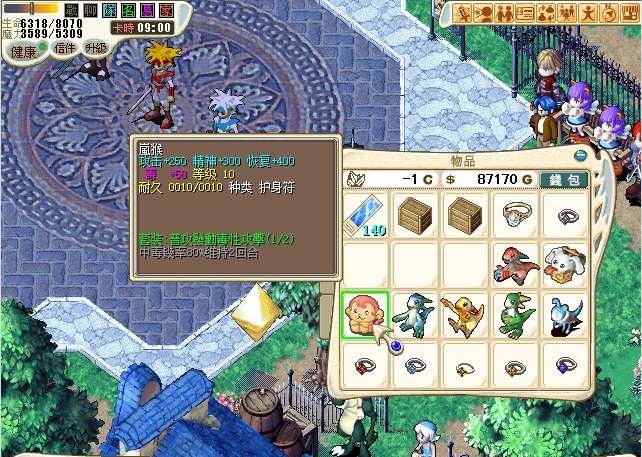Screen dimensions: 642x457
Task: Open the name card toolbar icon
Action: (x=526, y=12)
